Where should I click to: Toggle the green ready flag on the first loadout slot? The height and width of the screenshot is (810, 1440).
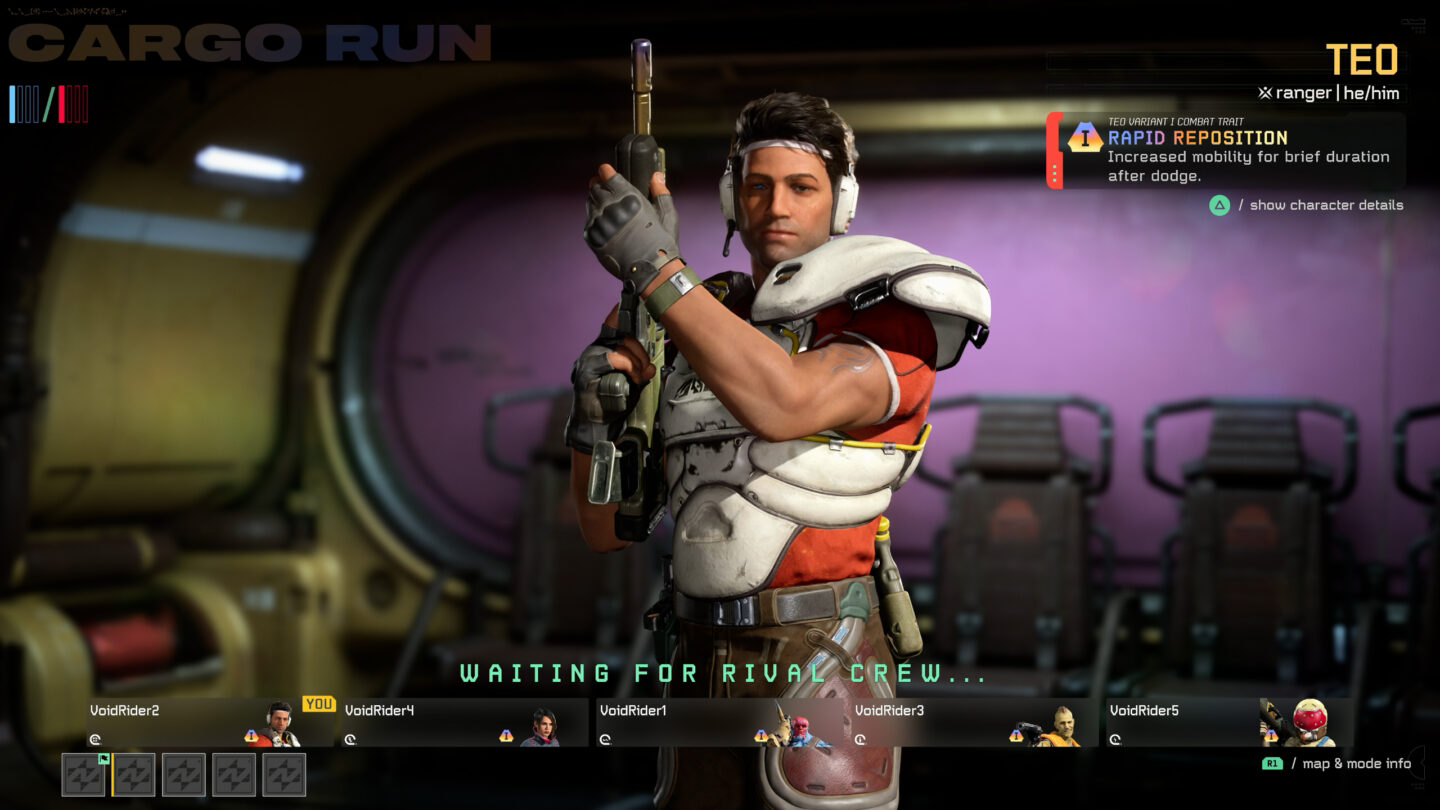click(x=104, y=760)
